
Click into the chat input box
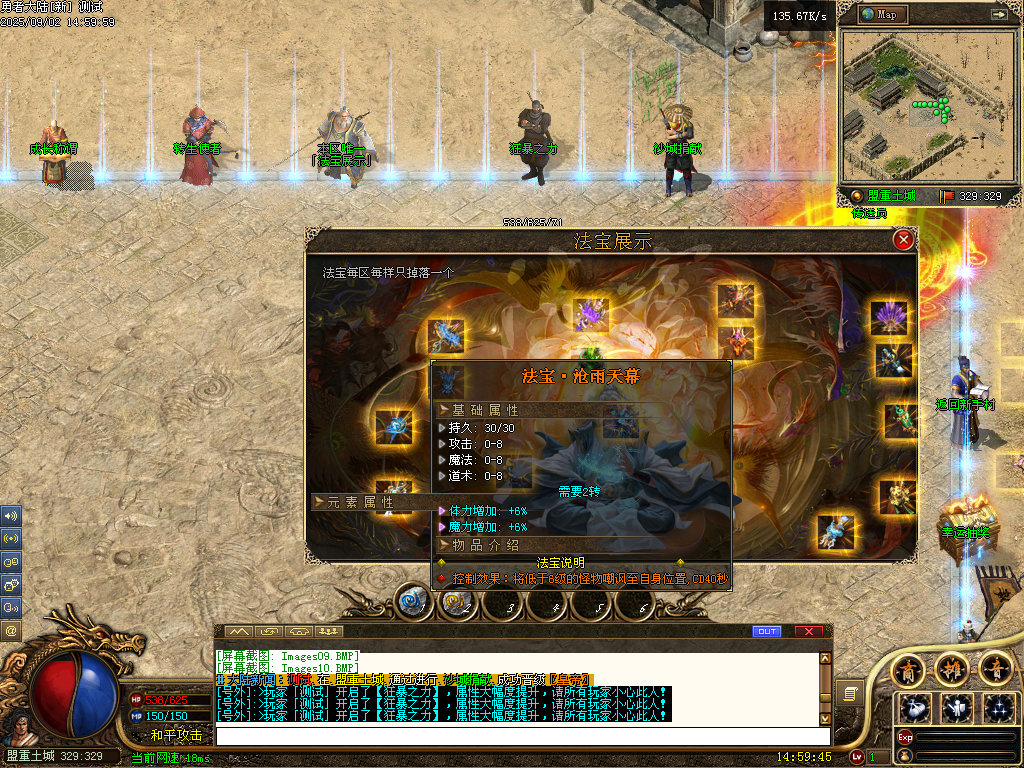pos(520,736)
